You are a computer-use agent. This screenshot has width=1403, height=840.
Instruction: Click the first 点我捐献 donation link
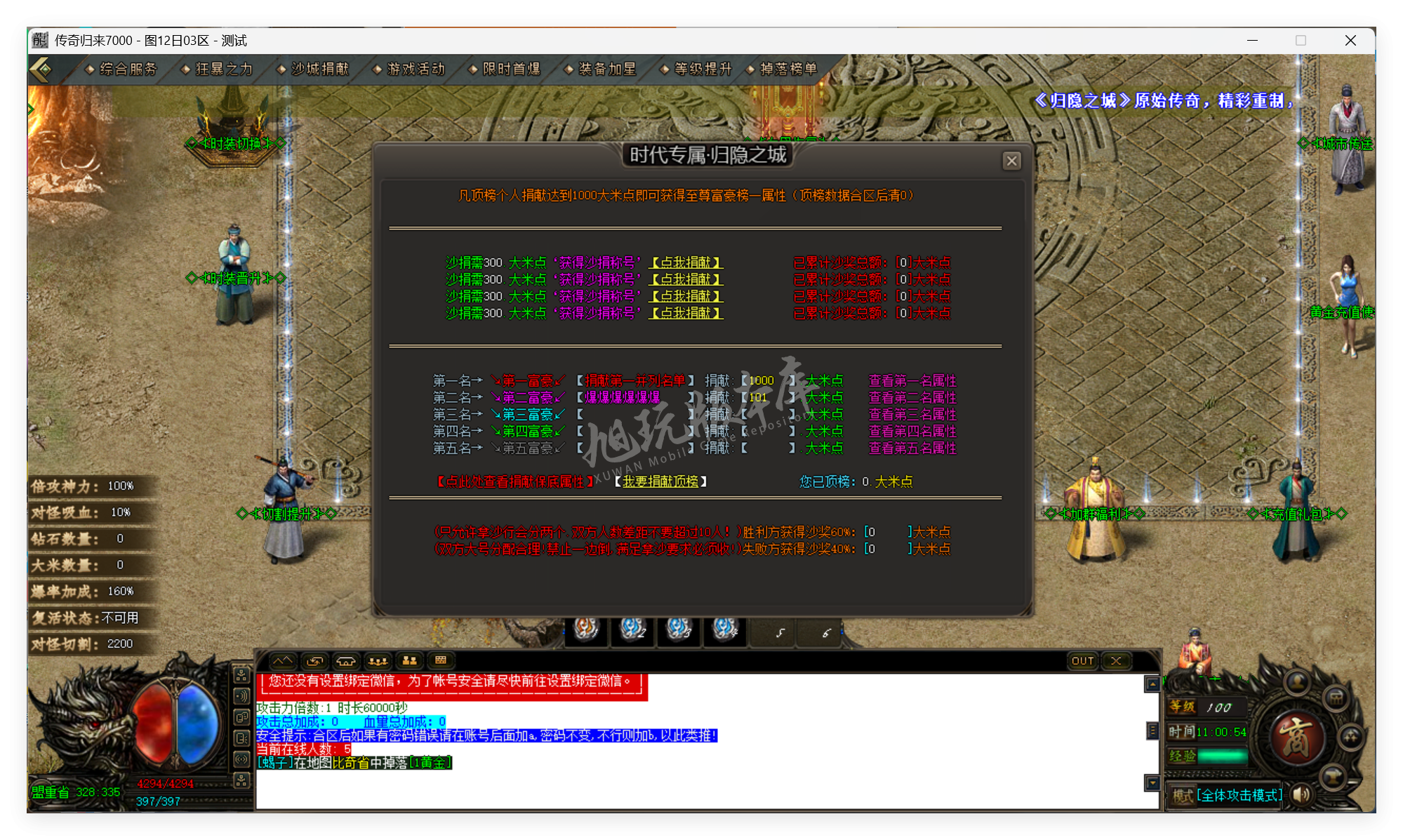click(686, 262)
